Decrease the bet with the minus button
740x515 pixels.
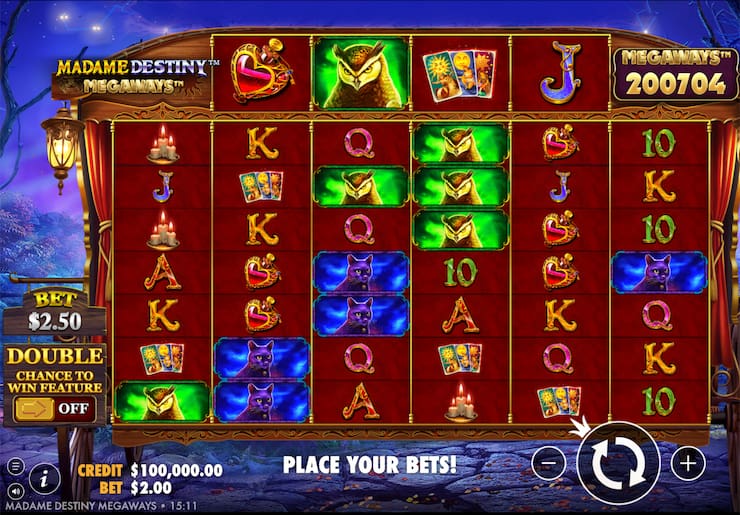[549, 463]
